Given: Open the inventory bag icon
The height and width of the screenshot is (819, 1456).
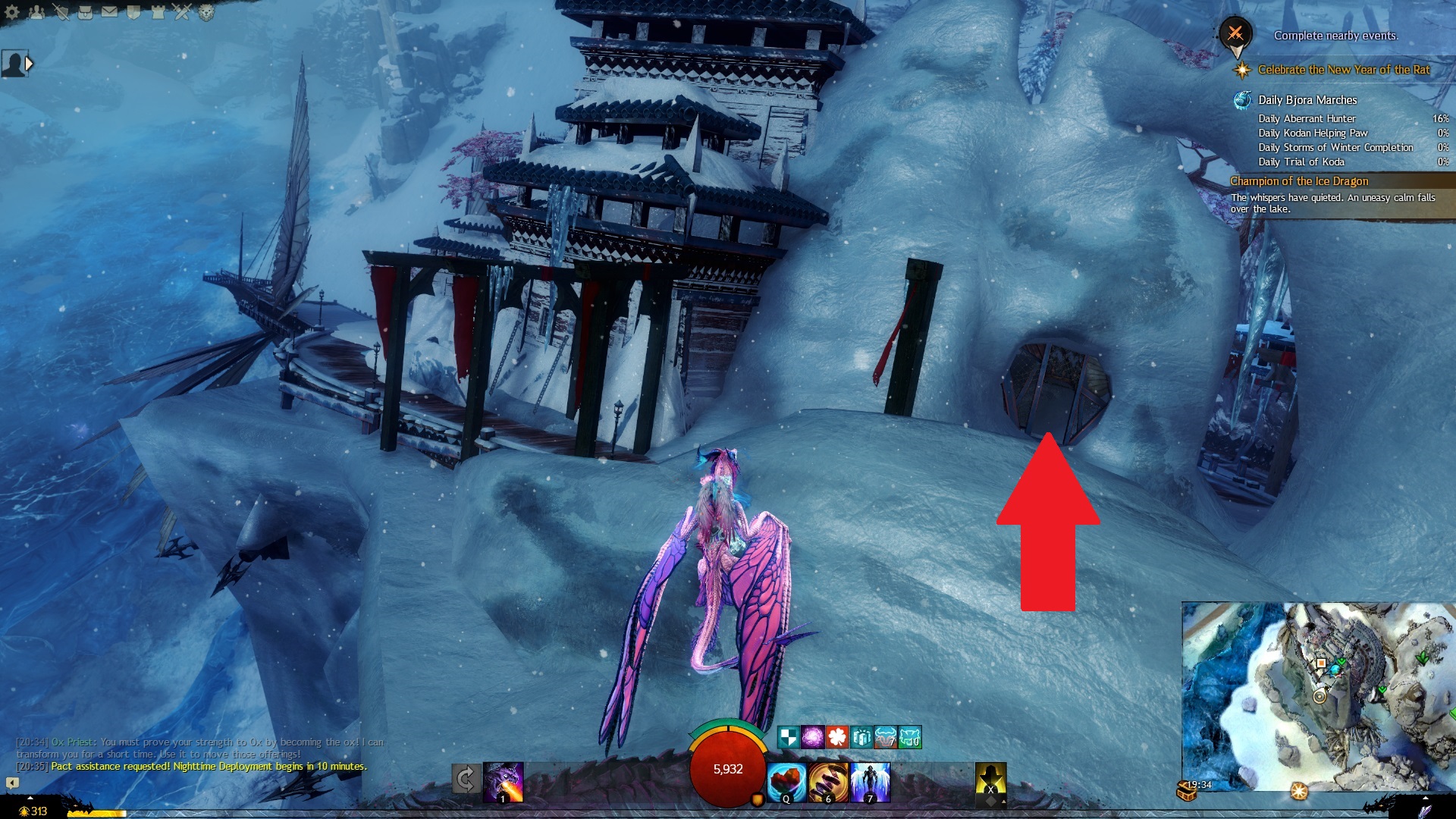Looking at the screenshot, I should click(x=85, y=11).
